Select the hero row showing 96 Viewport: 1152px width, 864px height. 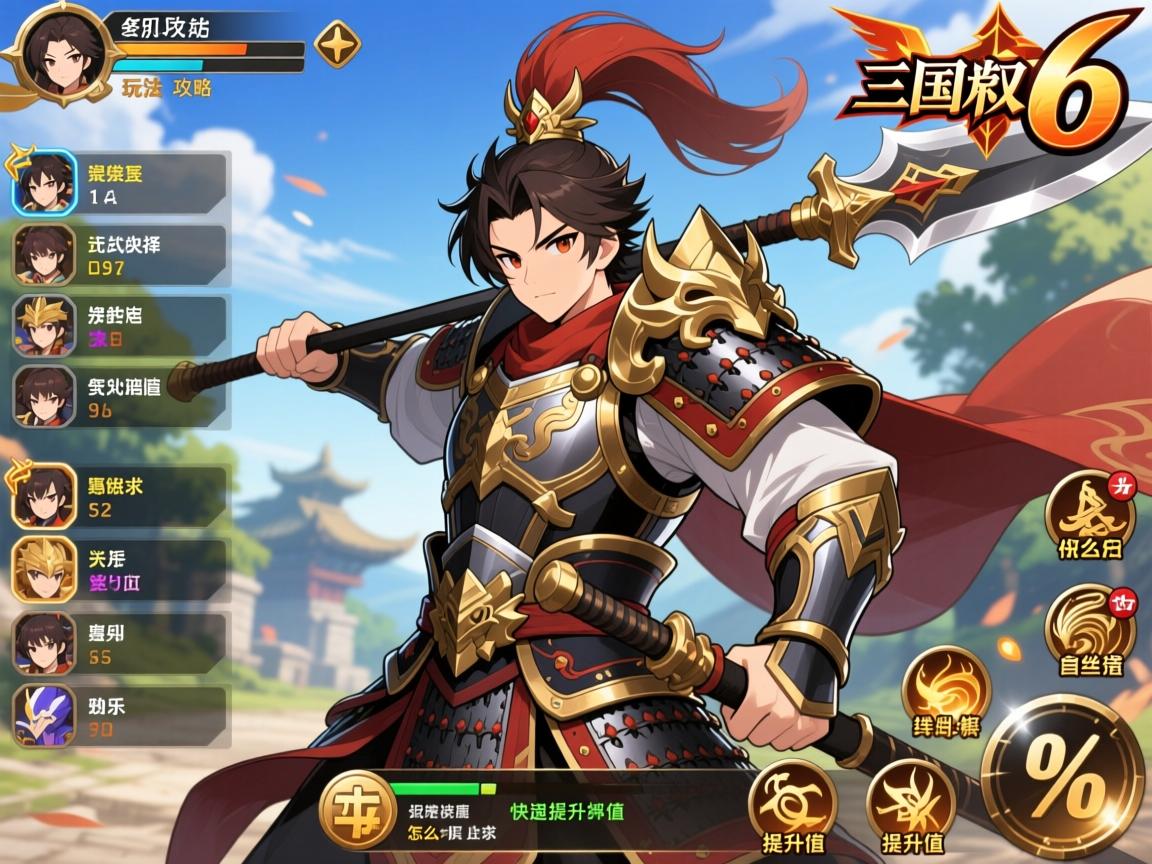tap(120, 396)
